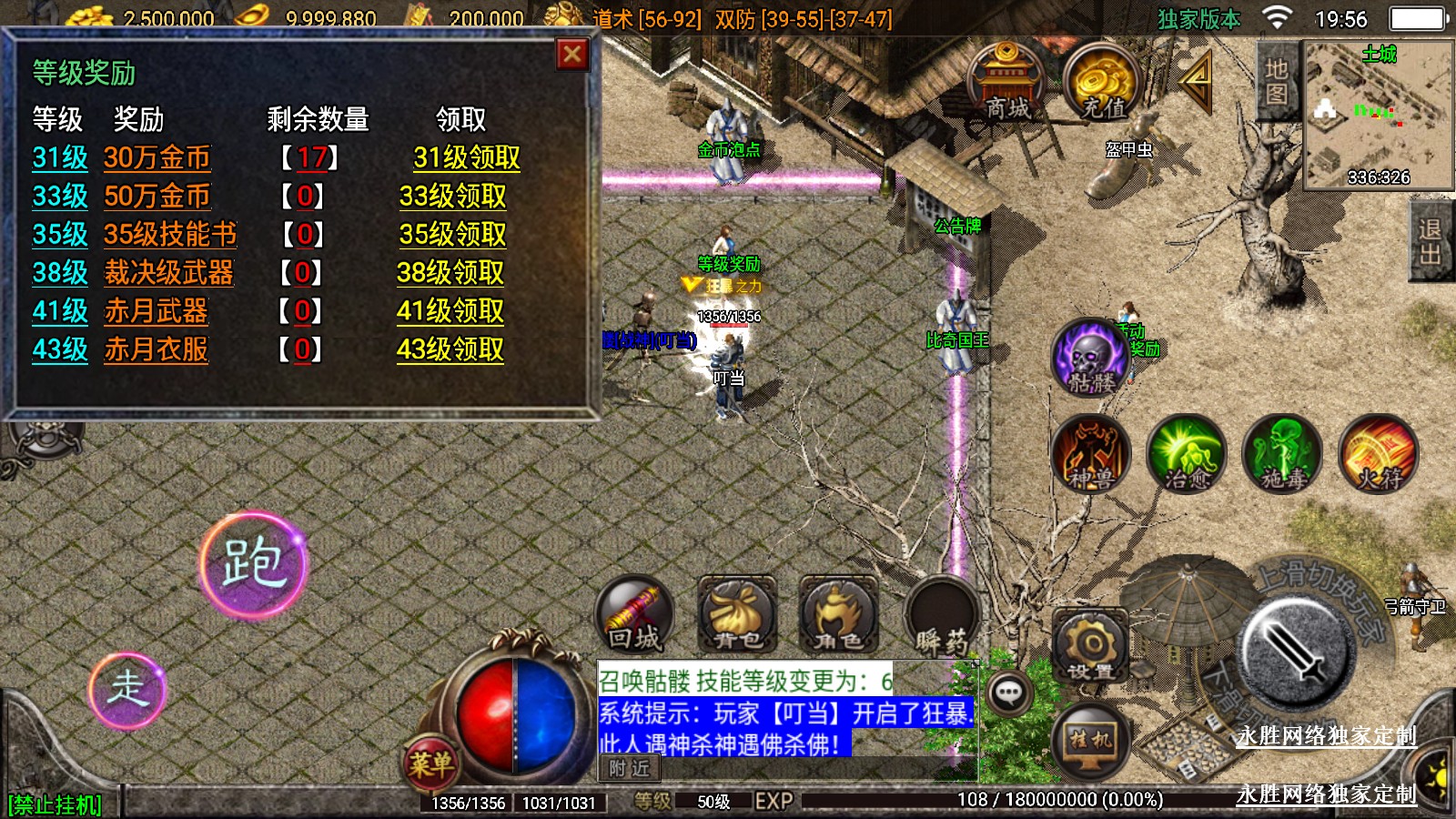Image resolution: width=1456 pixels, height=819 pixels.
Task: Claim the 33级领取 reward
Action: (452, 197)
